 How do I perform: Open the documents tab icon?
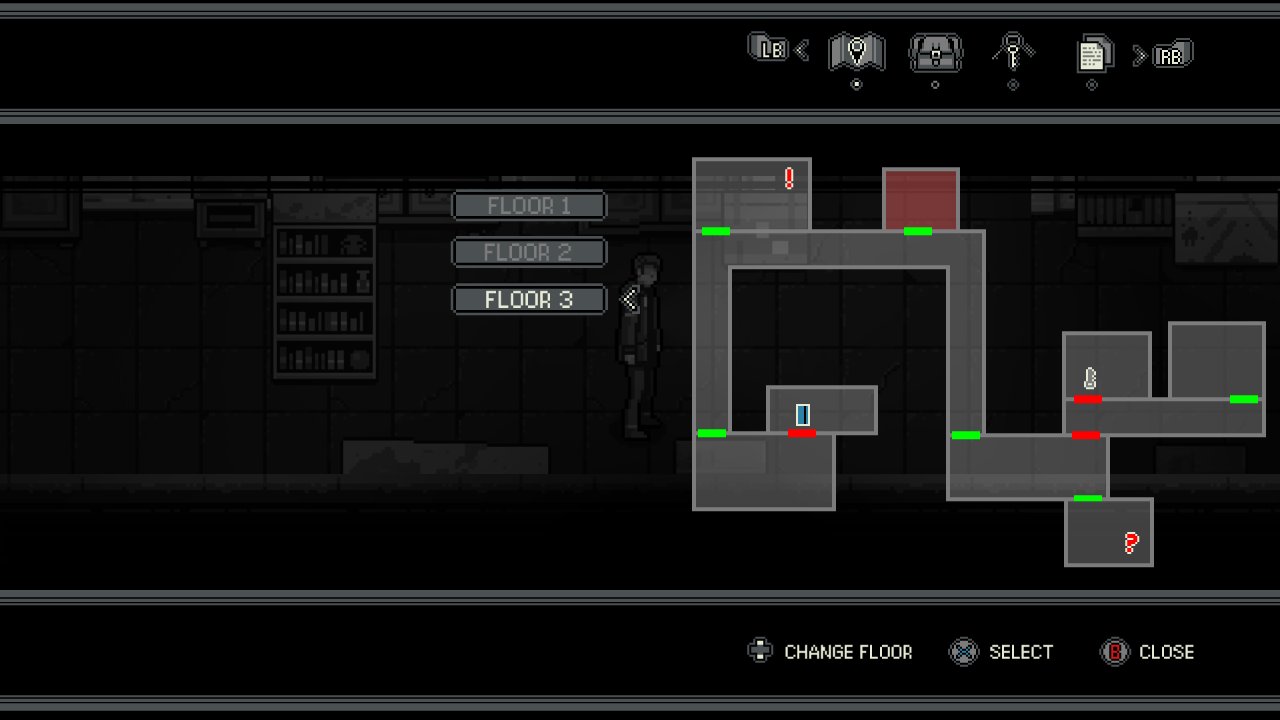coord(1092,55)
